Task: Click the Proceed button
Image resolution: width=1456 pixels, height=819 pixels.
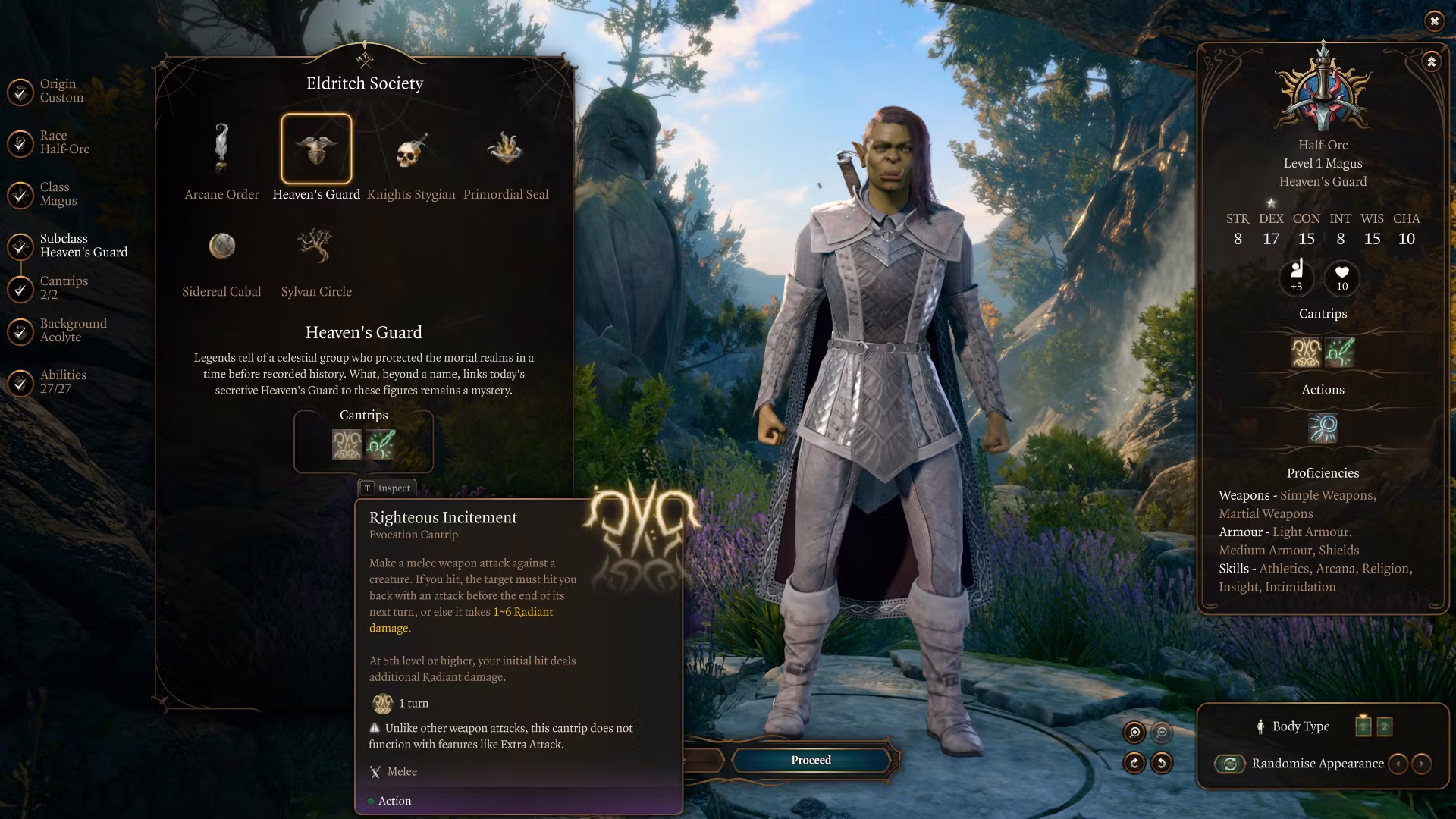Action: tap(811, 760)
